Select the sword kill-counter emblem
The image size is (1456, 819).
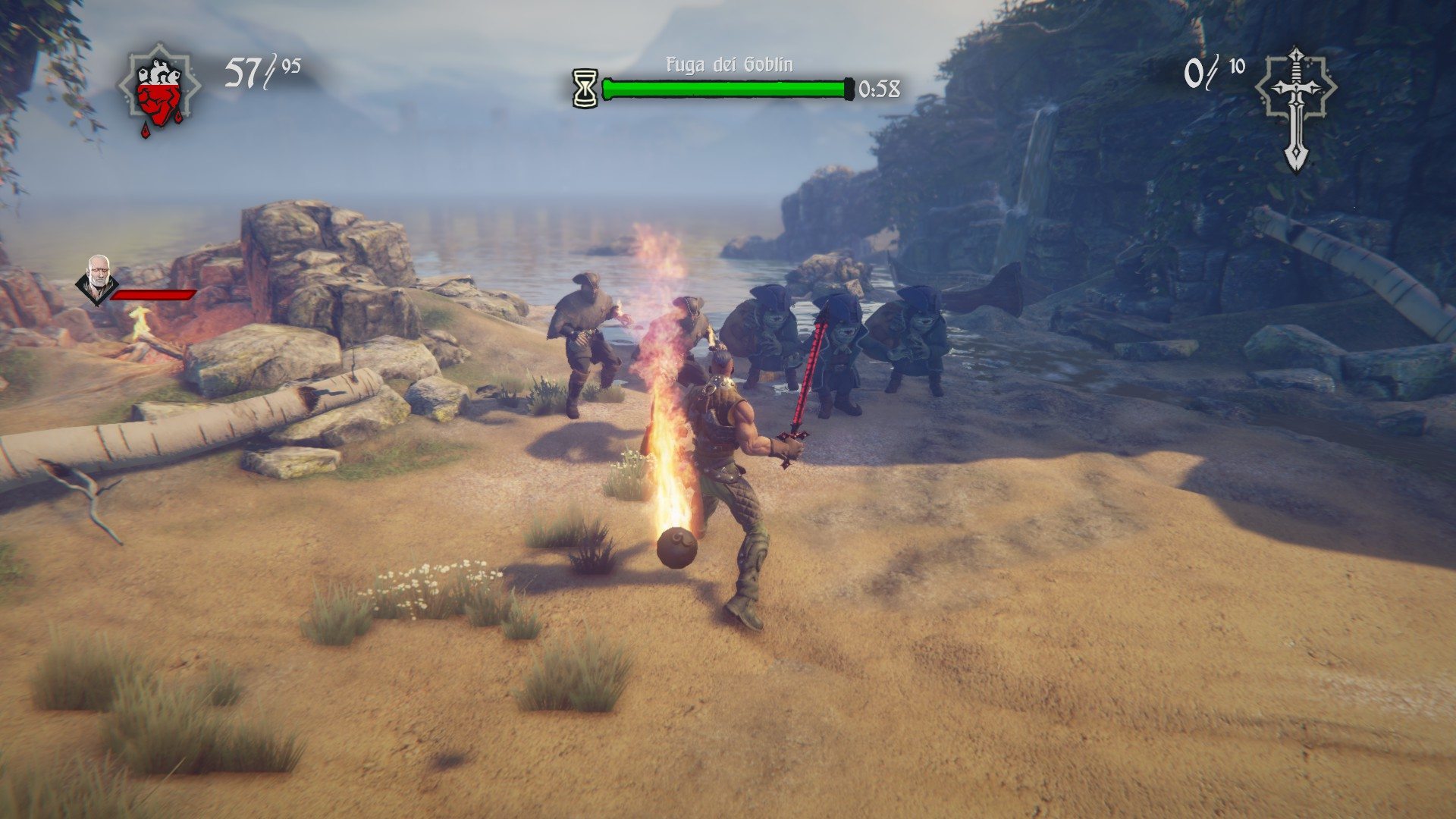click(x=1296, y=106)
